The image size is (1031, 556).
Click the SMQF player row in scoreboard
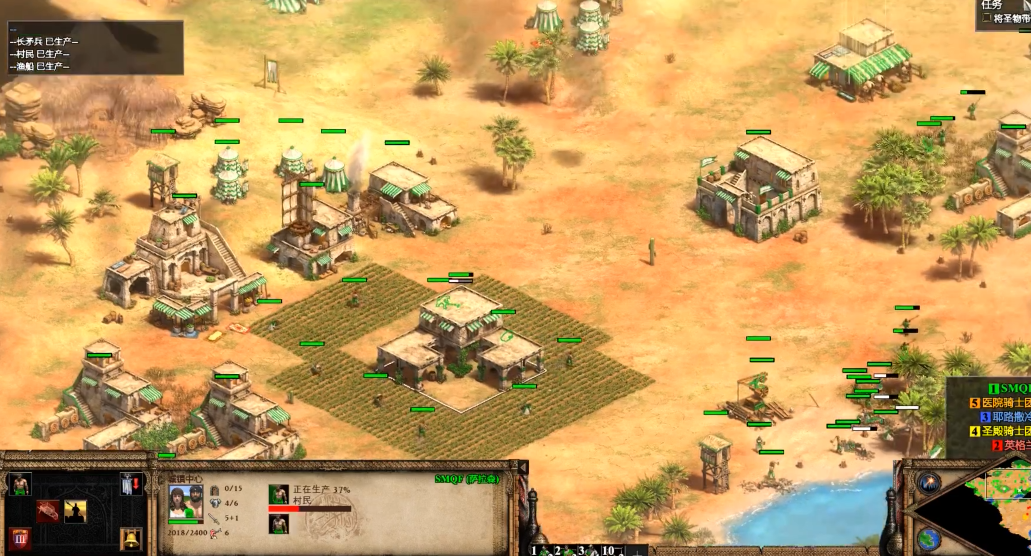1010,388
